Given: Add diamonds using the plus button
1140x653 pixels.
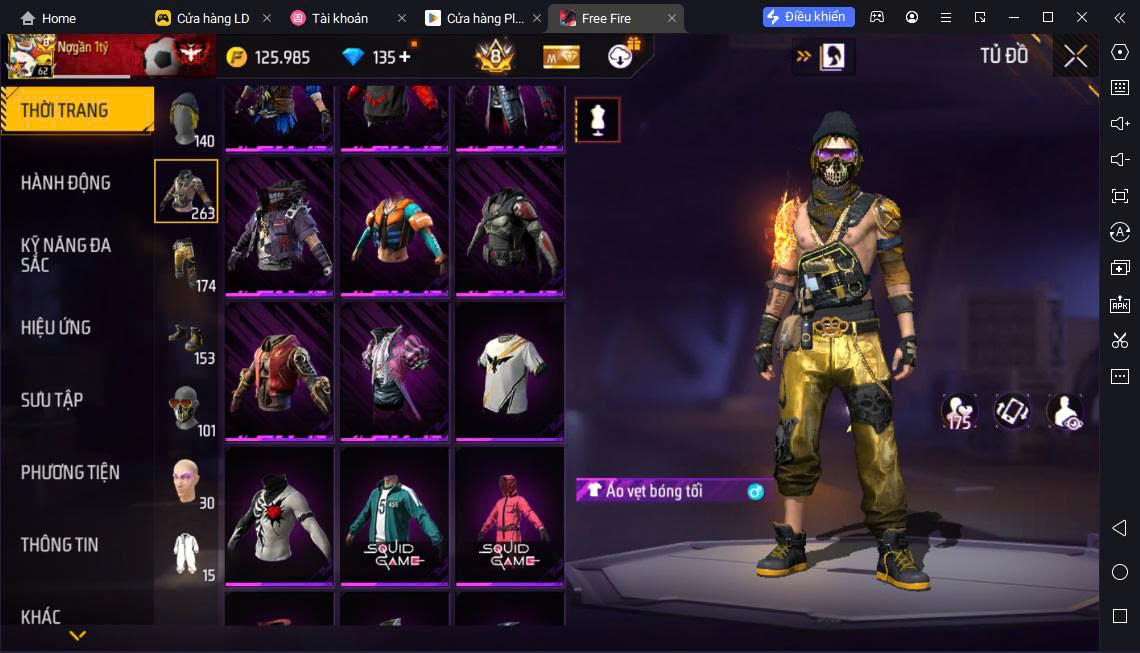Looking at the screenshot, I should 405,57.
